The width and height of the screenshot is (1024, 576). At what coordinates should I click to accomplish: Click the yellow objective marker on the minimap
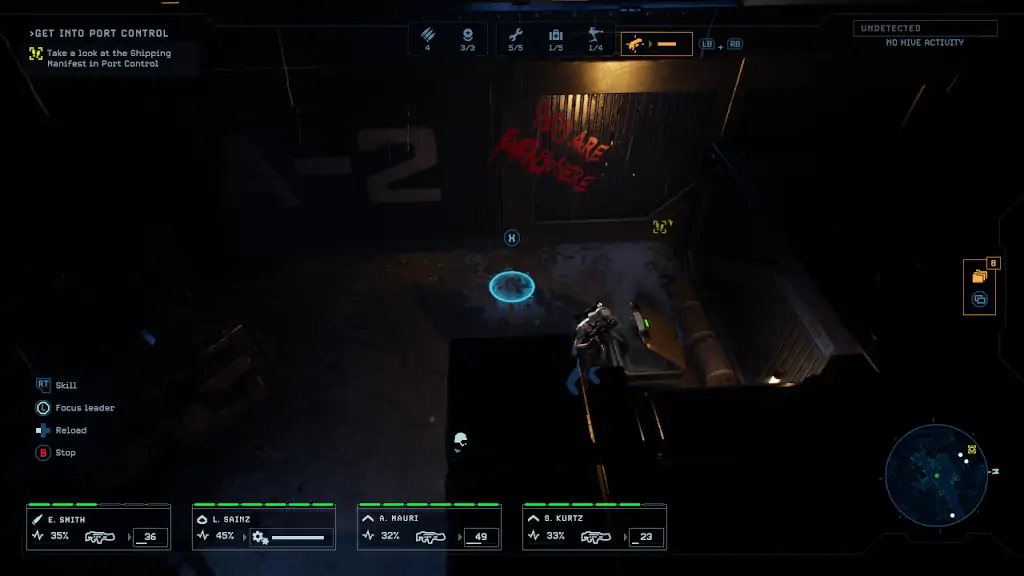point(971,450)
